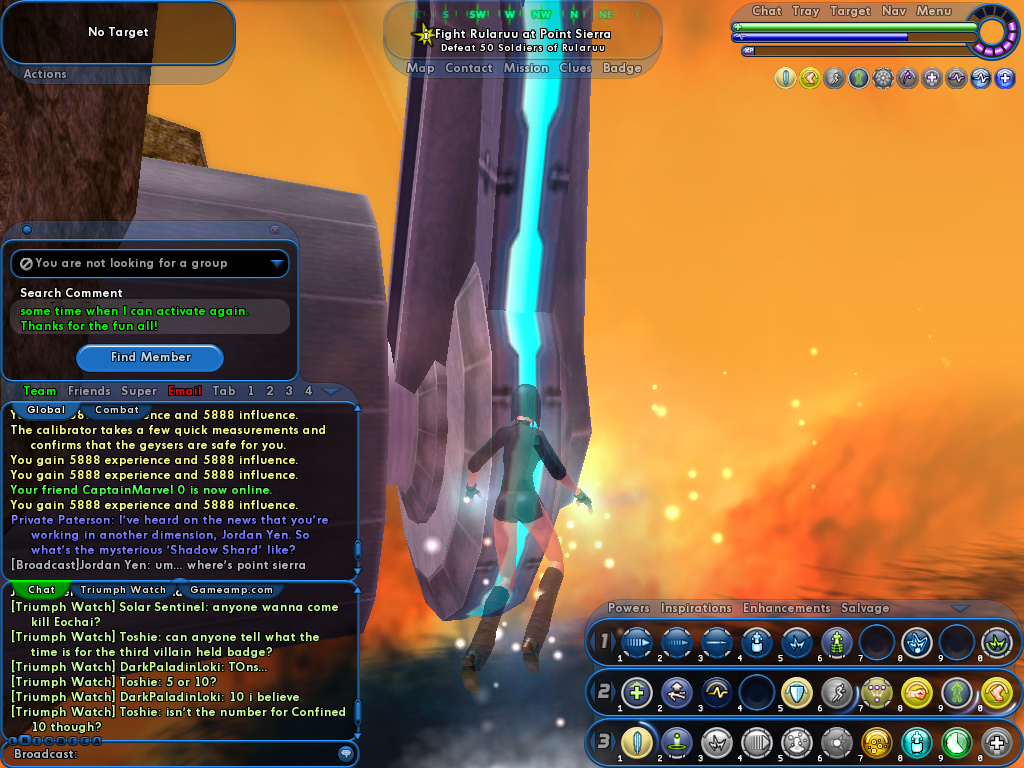Switch to the Combat chat tab
Screen dimensions: 1024x768
[x=117, y=410]
